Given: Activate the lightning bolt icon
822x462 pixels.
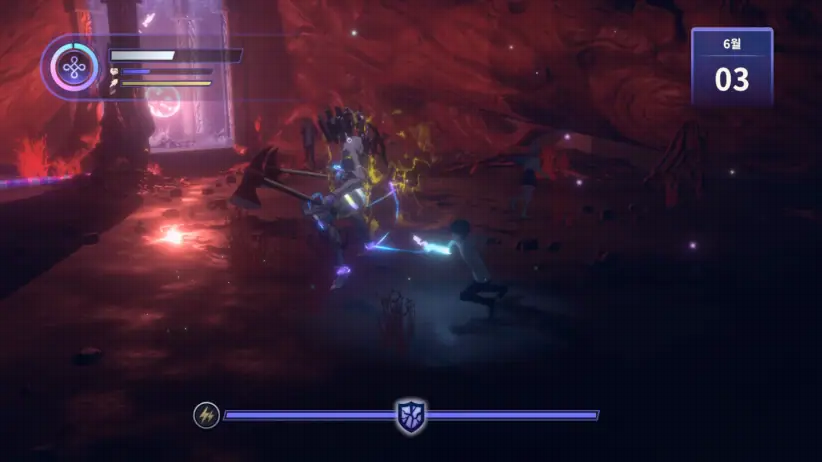Looking at the screenshot, I should 206,414.
